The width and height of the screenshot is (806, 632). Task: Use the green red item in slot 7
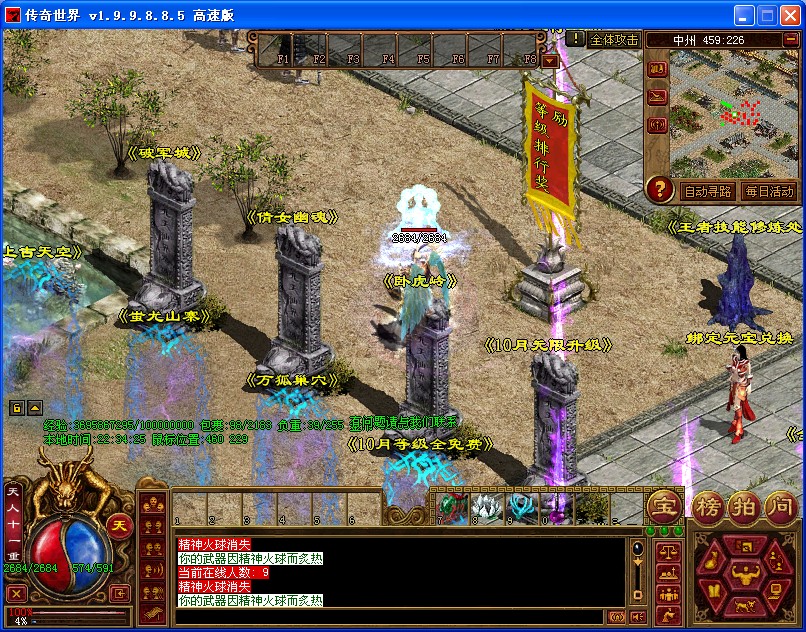click(449, 507)
